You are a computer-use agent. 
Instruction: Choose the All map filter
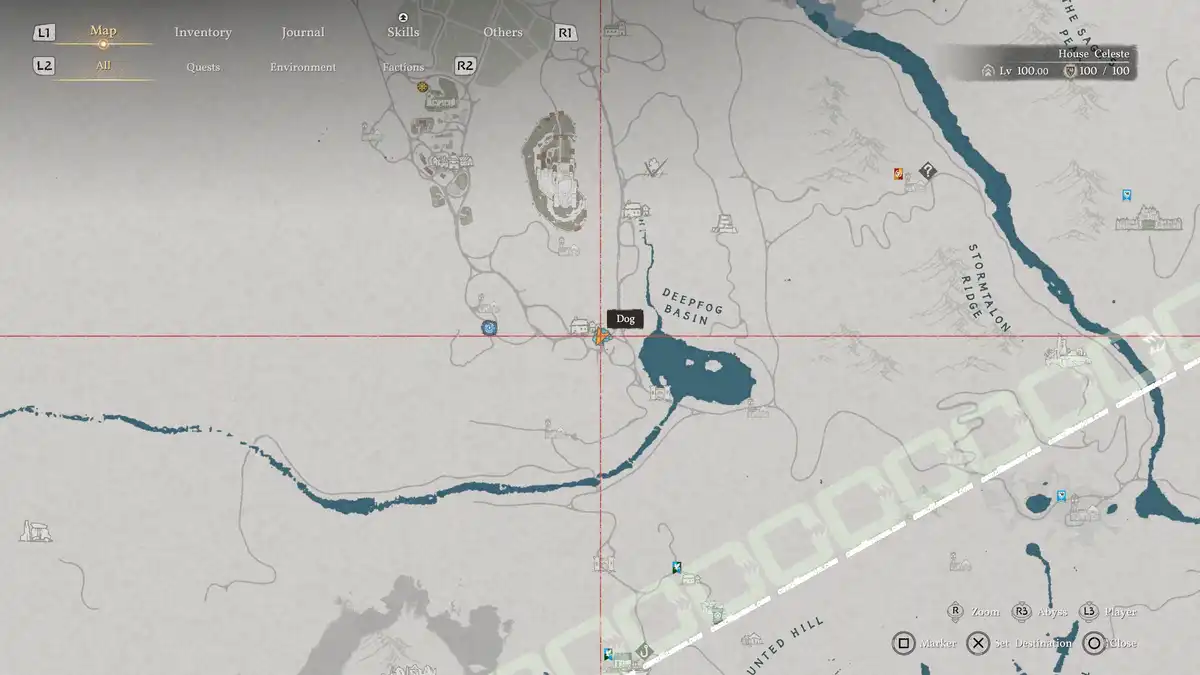[103, 66]
